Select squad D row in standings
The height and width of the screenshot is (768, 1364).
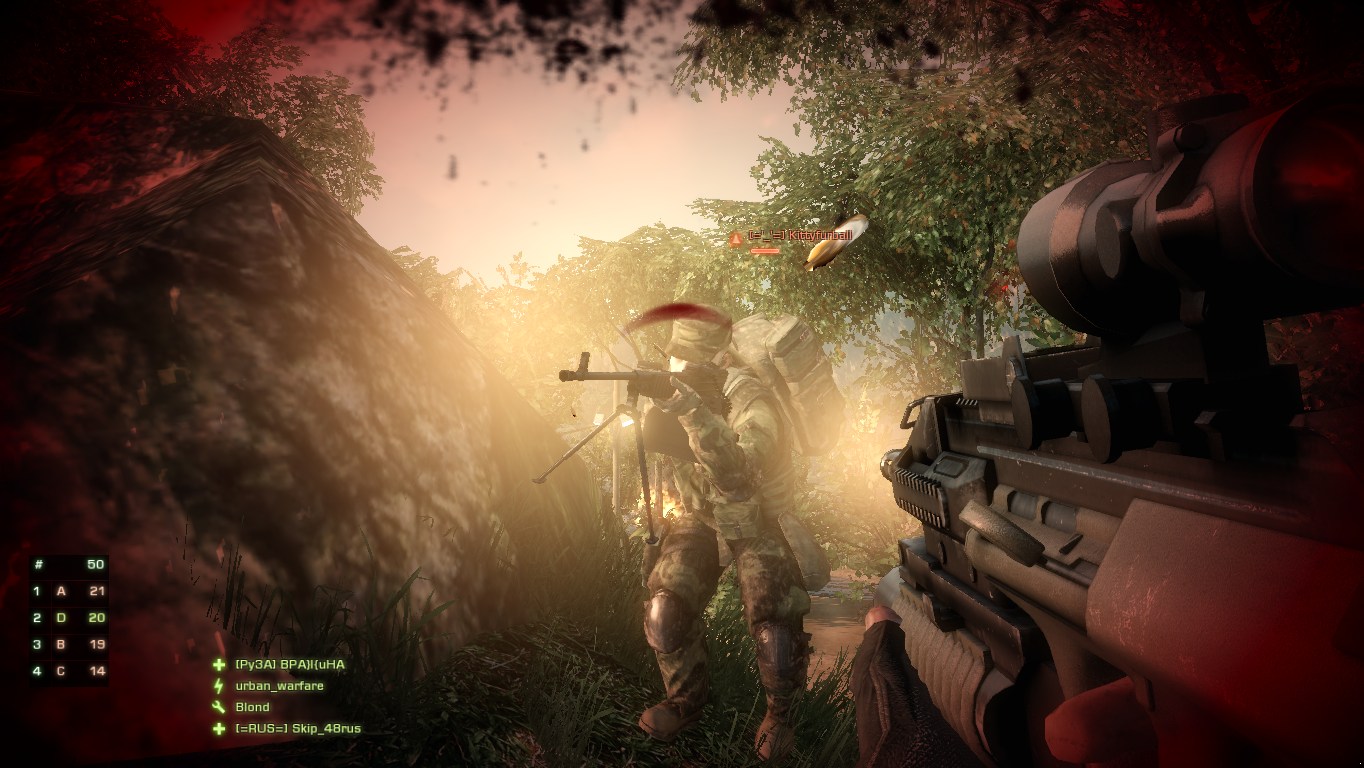[x=68, y=618]
